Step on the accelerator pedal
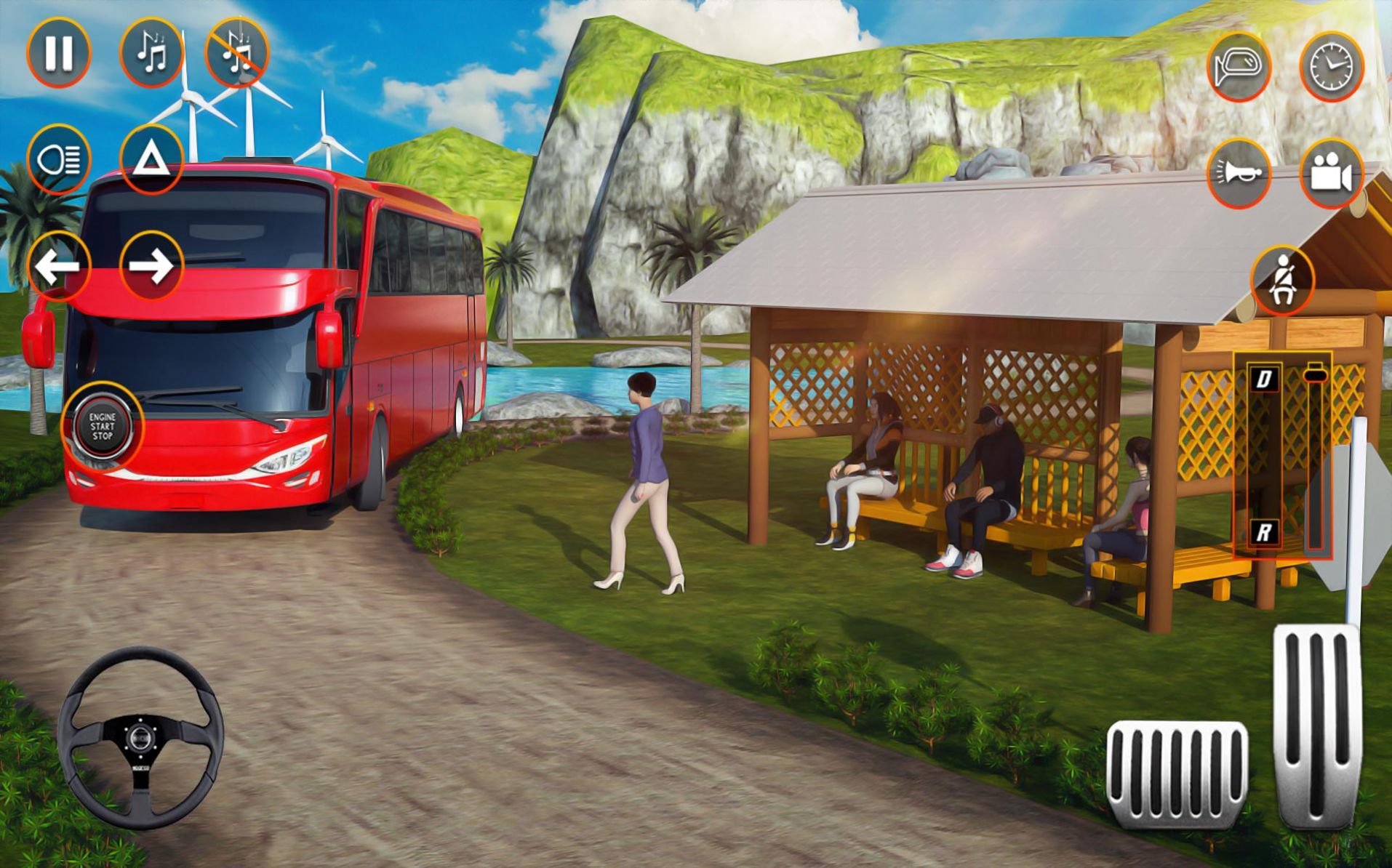1392x868 pixels. (1316, 727)
